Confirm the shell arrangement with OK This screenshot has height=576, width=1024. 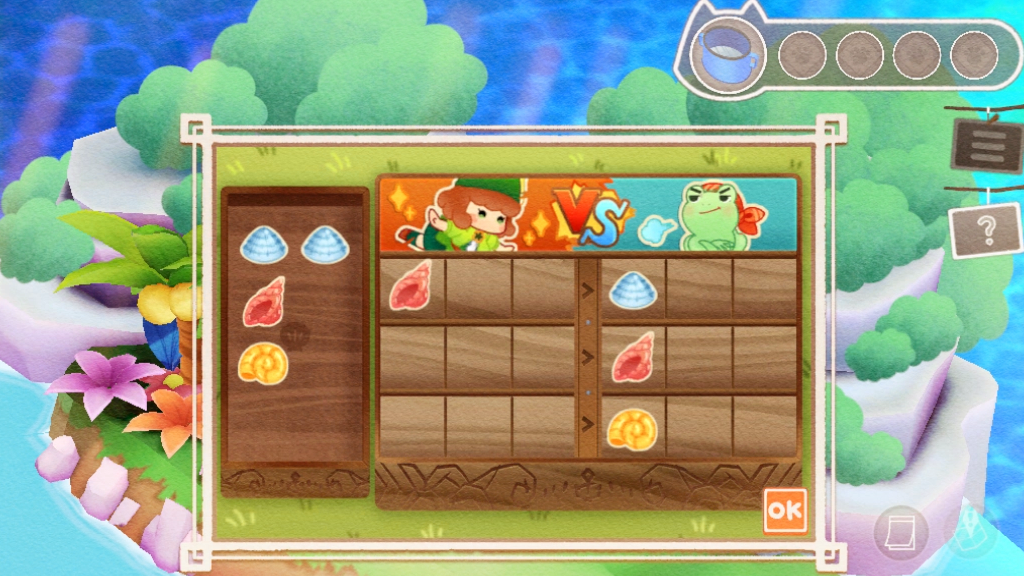[x=784, y=510]
